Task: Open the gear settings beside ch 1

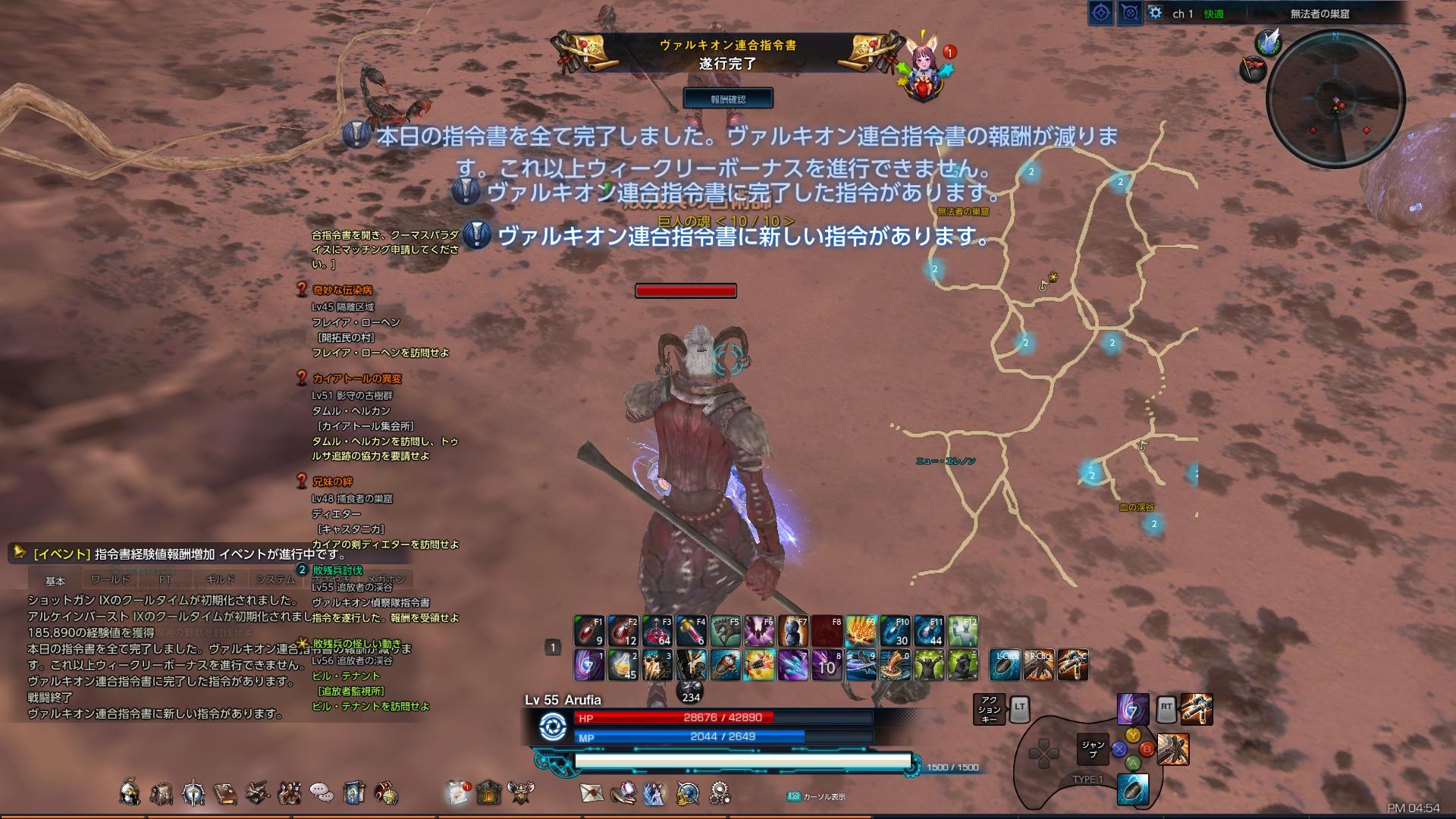Action: [1155, 13]
